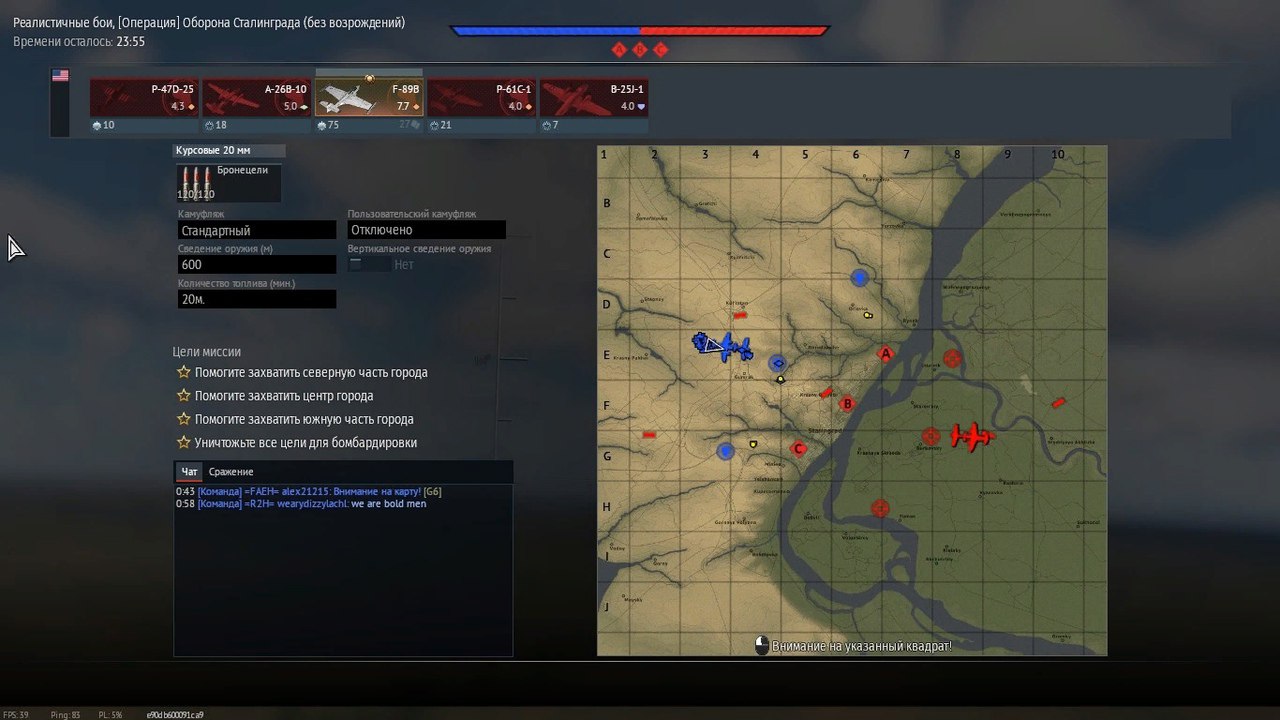Select the red bomber marker on the map
The width and height of the screenshot is (1280, 720).
coord(970,436)
